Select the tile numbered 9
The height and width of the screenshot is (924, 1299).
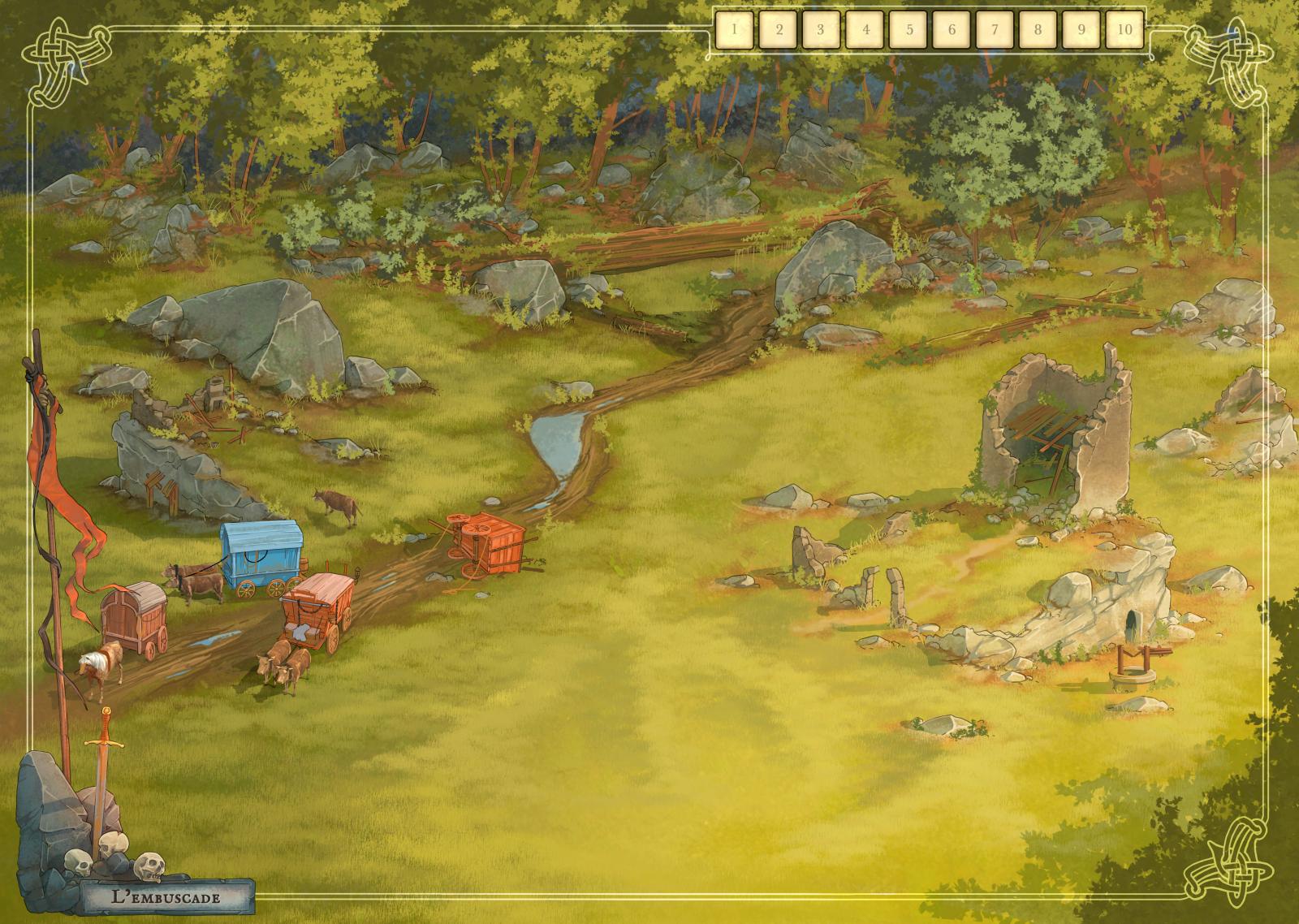tap(1081, 30)
